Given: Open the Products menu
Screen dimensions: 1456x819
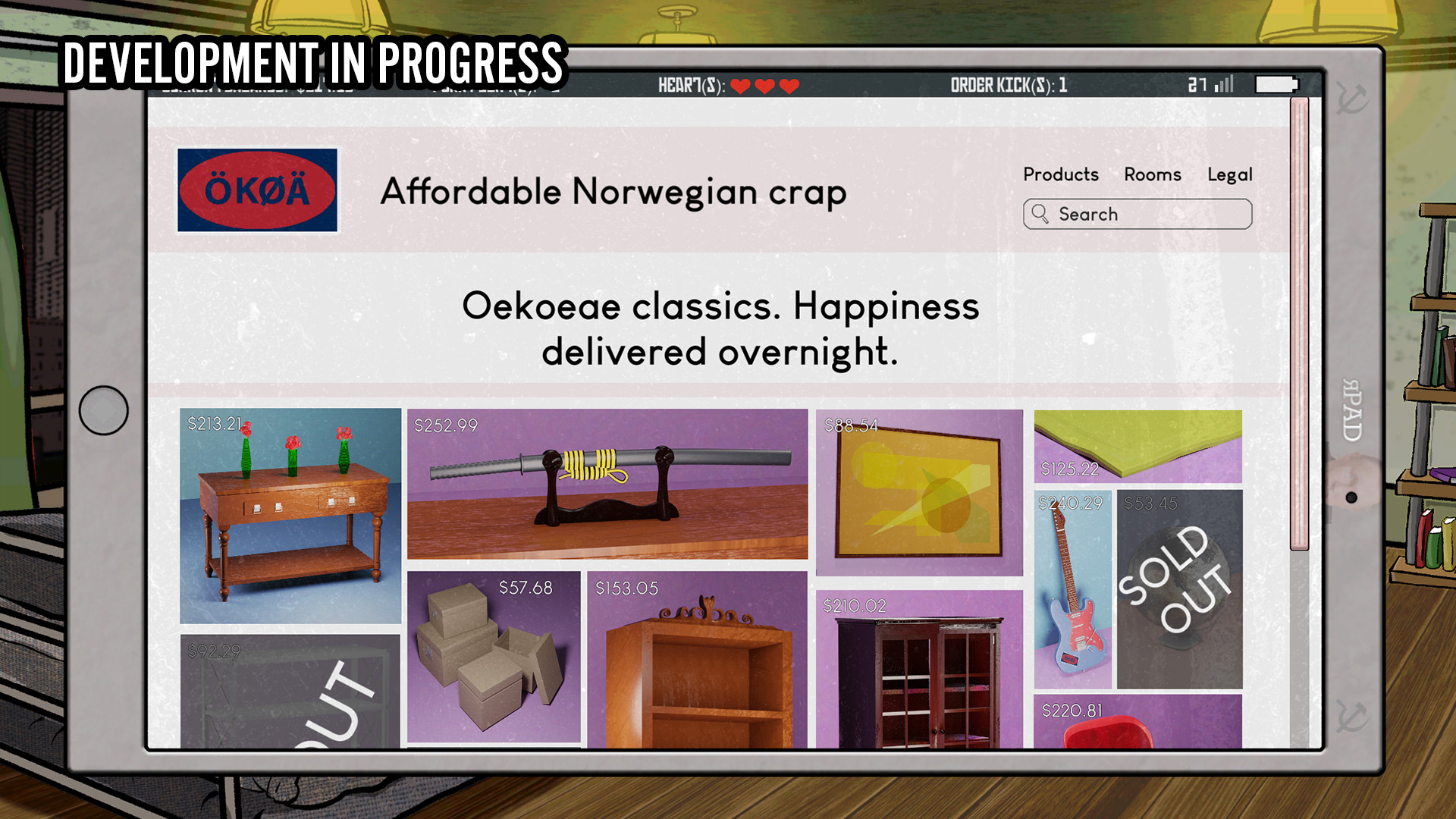Looking at the screenshot, I should (x=1061, y=174).
